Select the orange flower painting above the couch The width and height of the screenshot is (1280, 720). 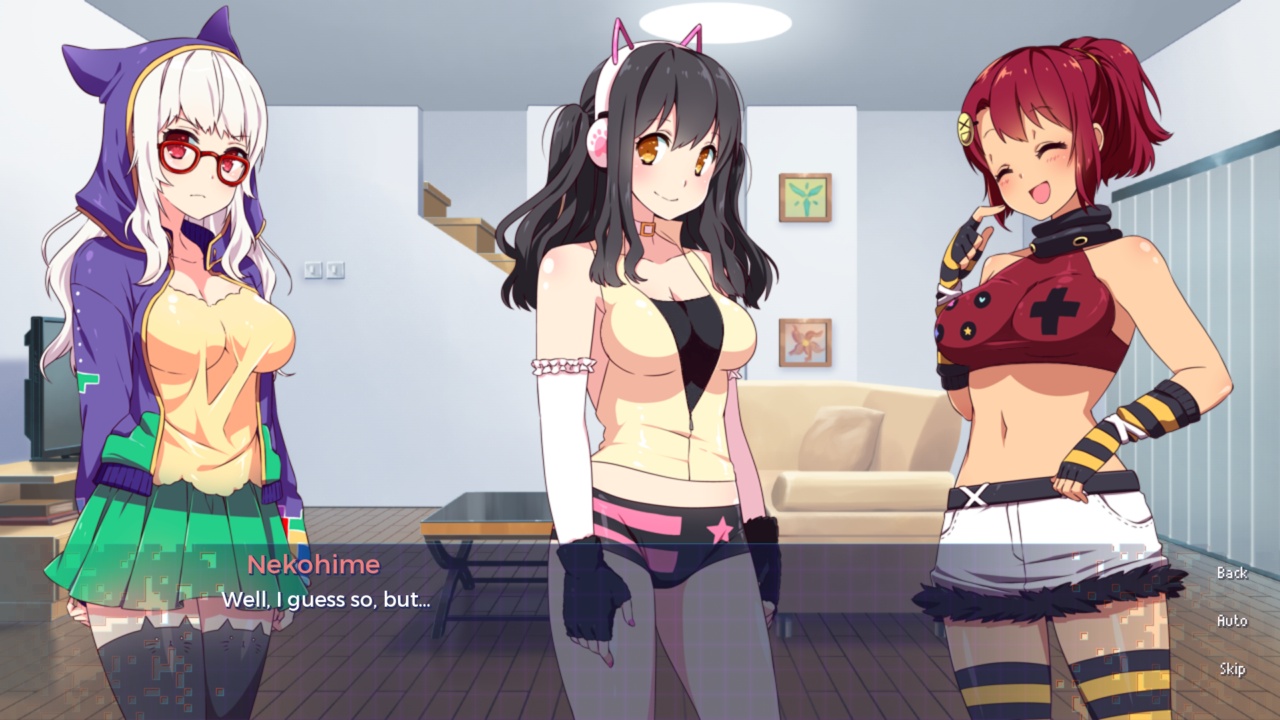coord(808,341)
